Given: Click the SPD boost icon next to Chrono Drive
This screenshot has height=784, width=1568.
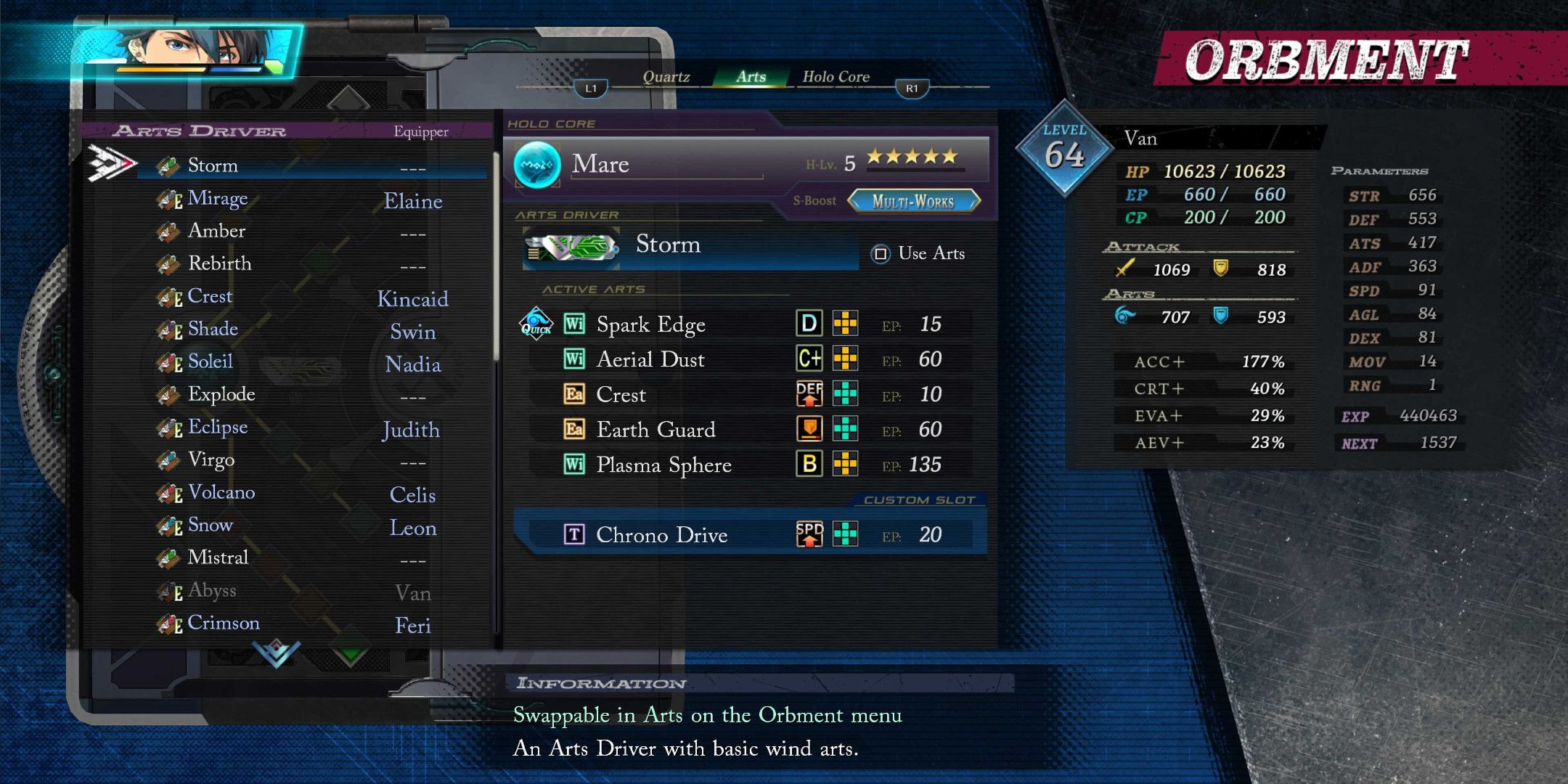Looking at the screenshot, I should [x=808, y=535].
